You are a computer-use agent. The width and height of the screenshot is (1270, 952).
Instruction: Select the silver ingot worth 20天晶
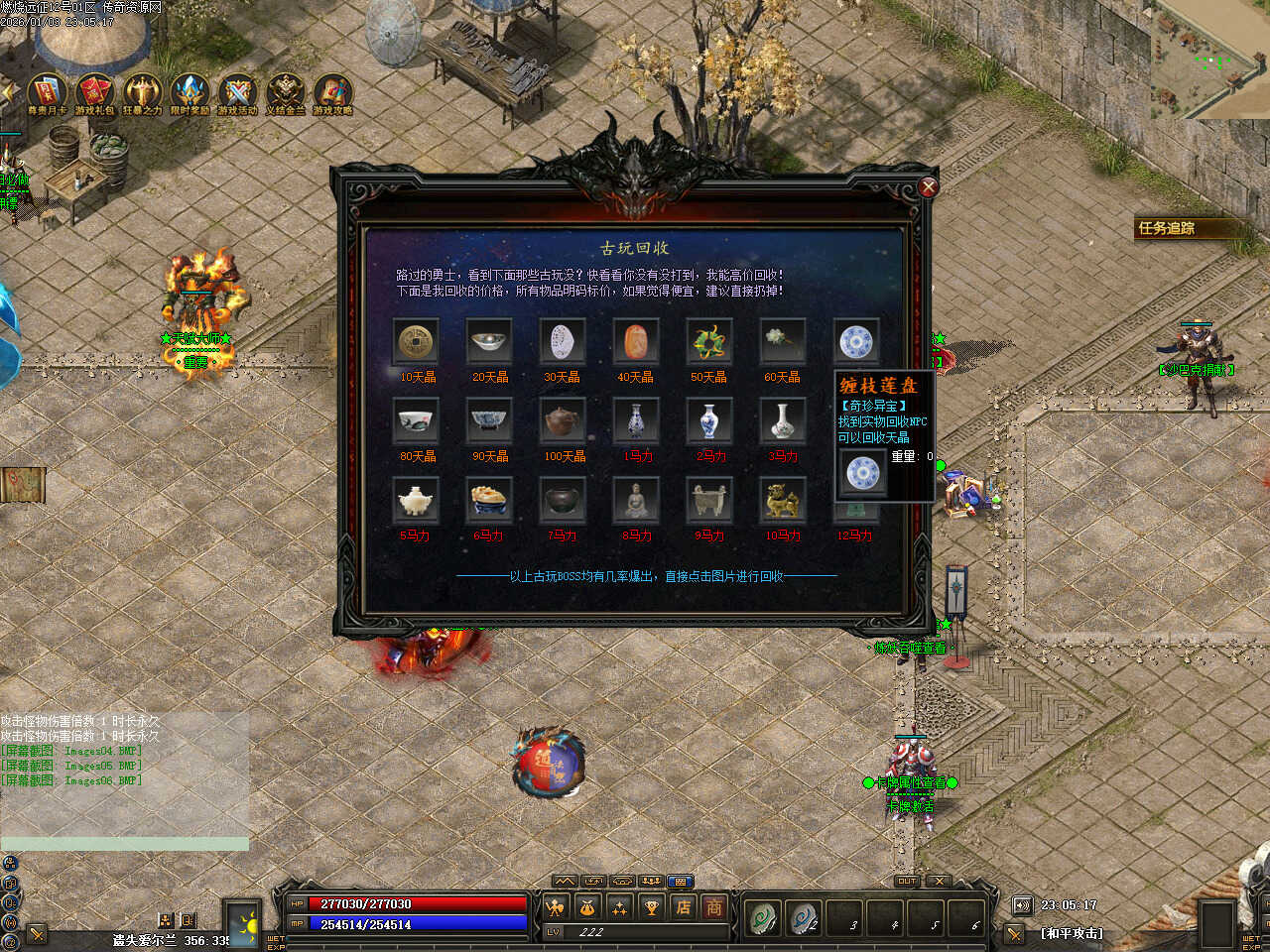pos(489,342)
